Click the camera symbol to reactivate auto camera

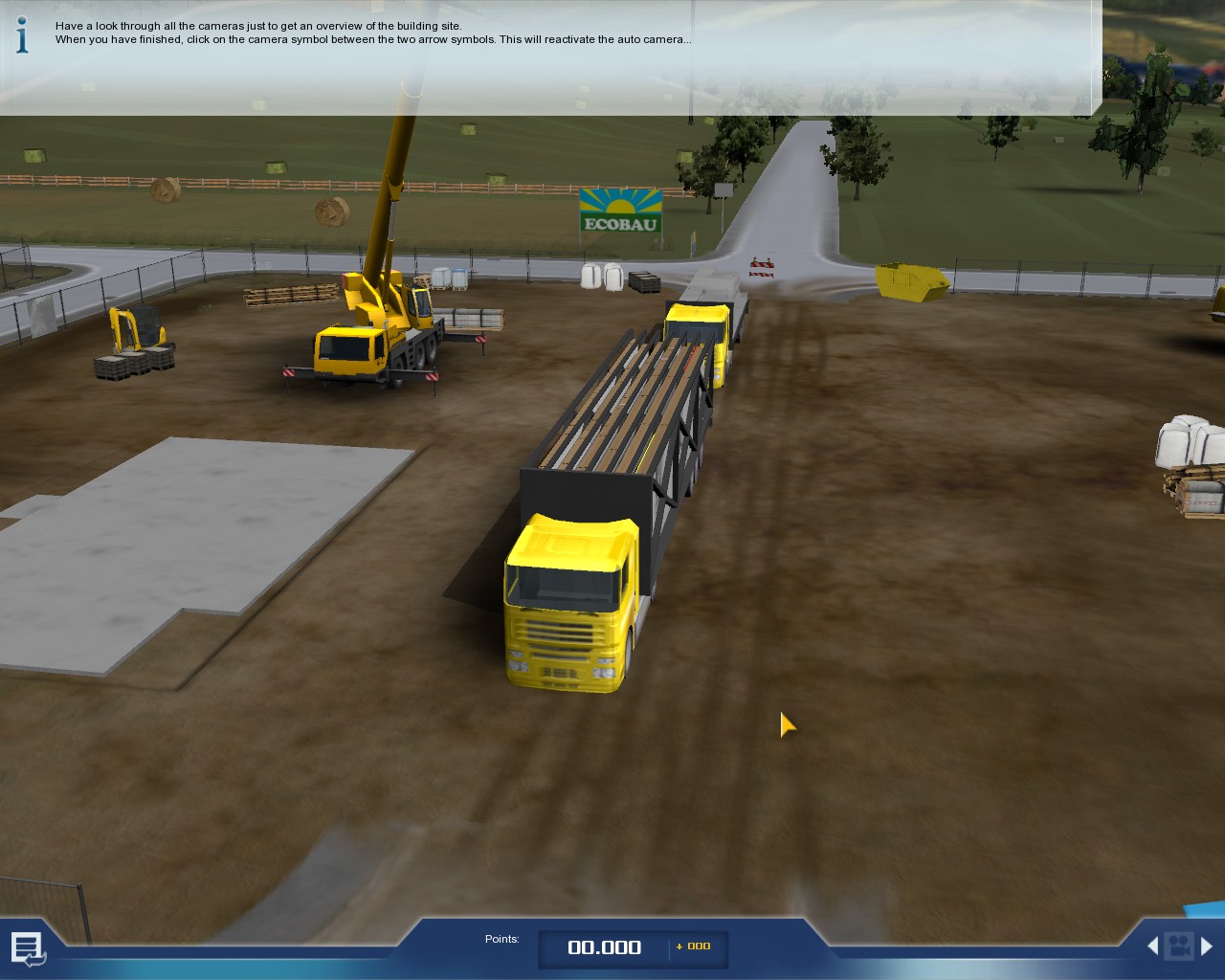tap(1180, 946)
